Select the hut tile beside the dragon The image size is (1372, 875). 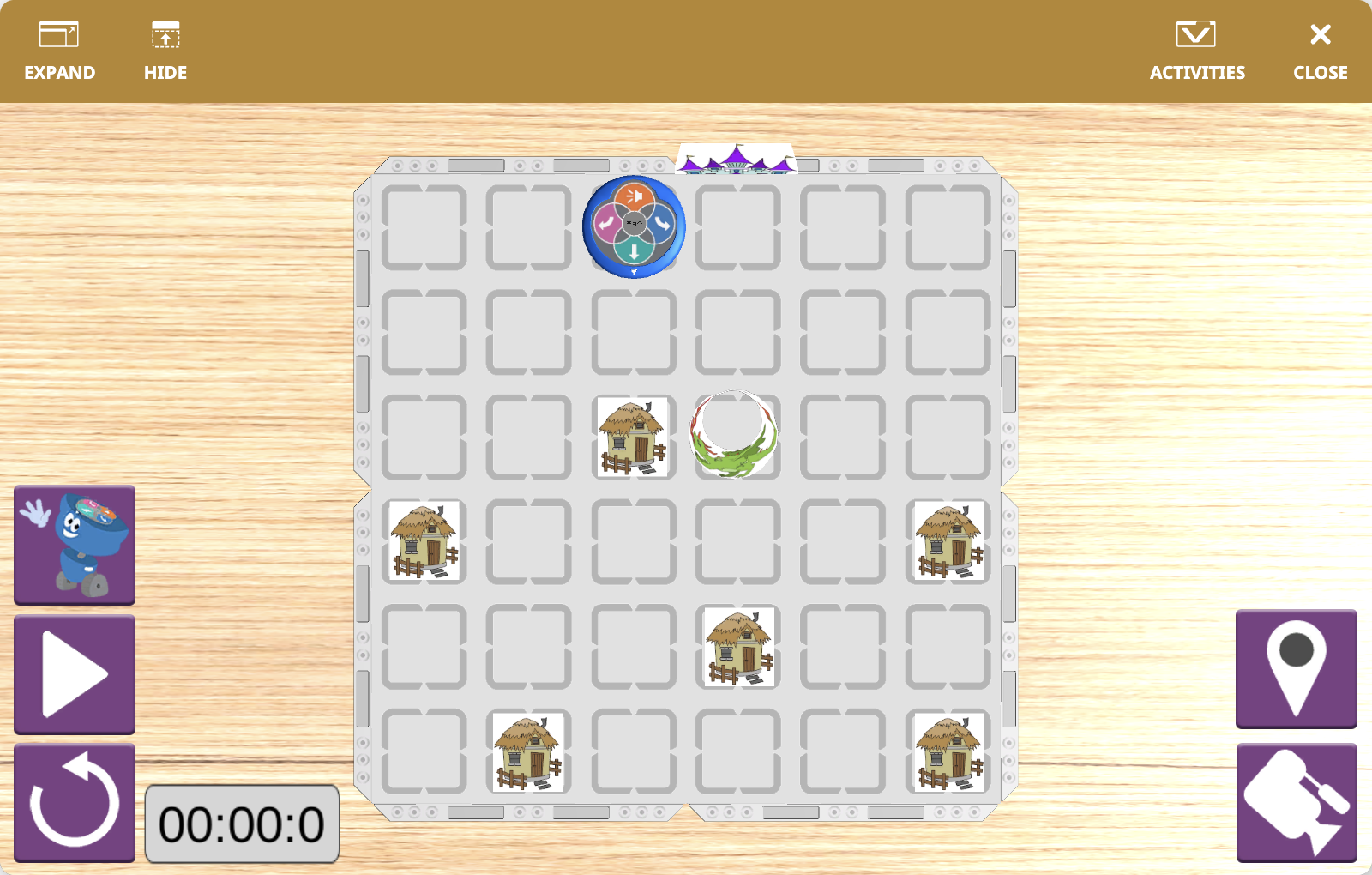pyautogui.click(x=634, y=437)
